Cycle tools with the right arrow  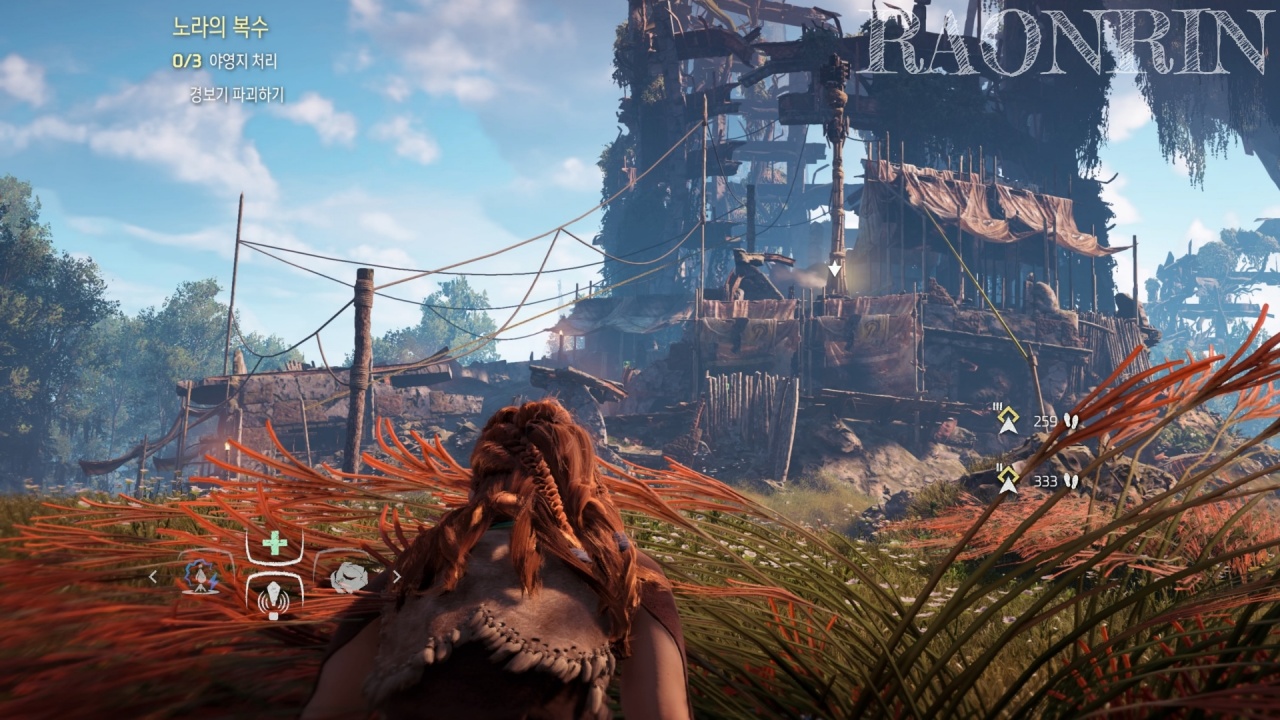[x=396, y=577]
